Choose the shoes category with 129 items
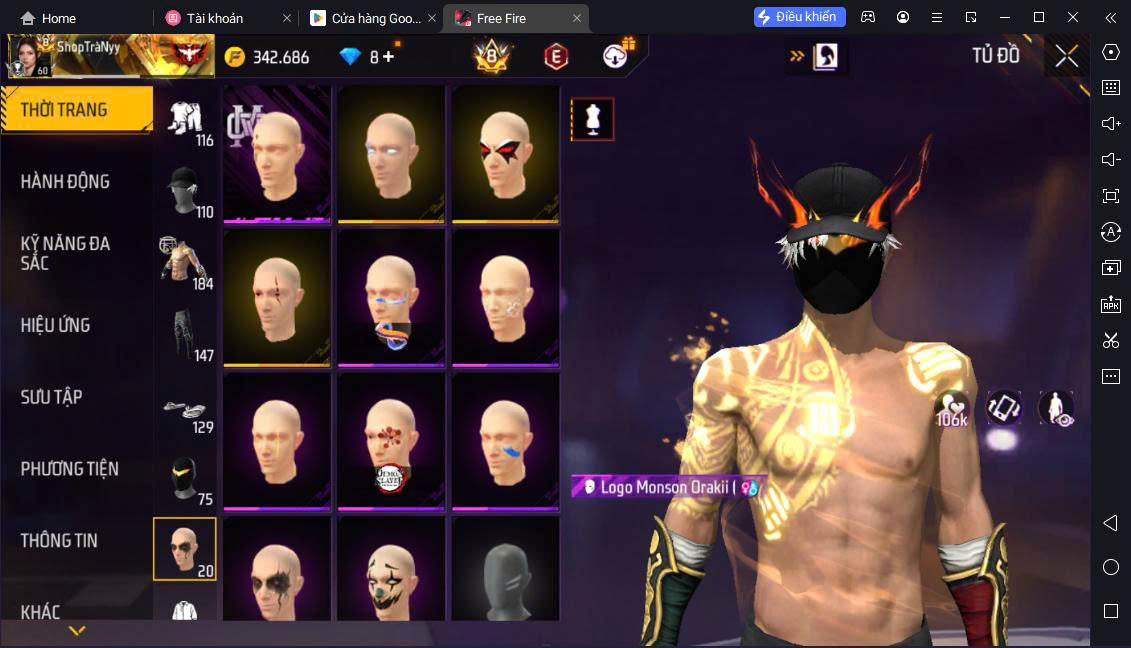 click(x=185, y=409)
